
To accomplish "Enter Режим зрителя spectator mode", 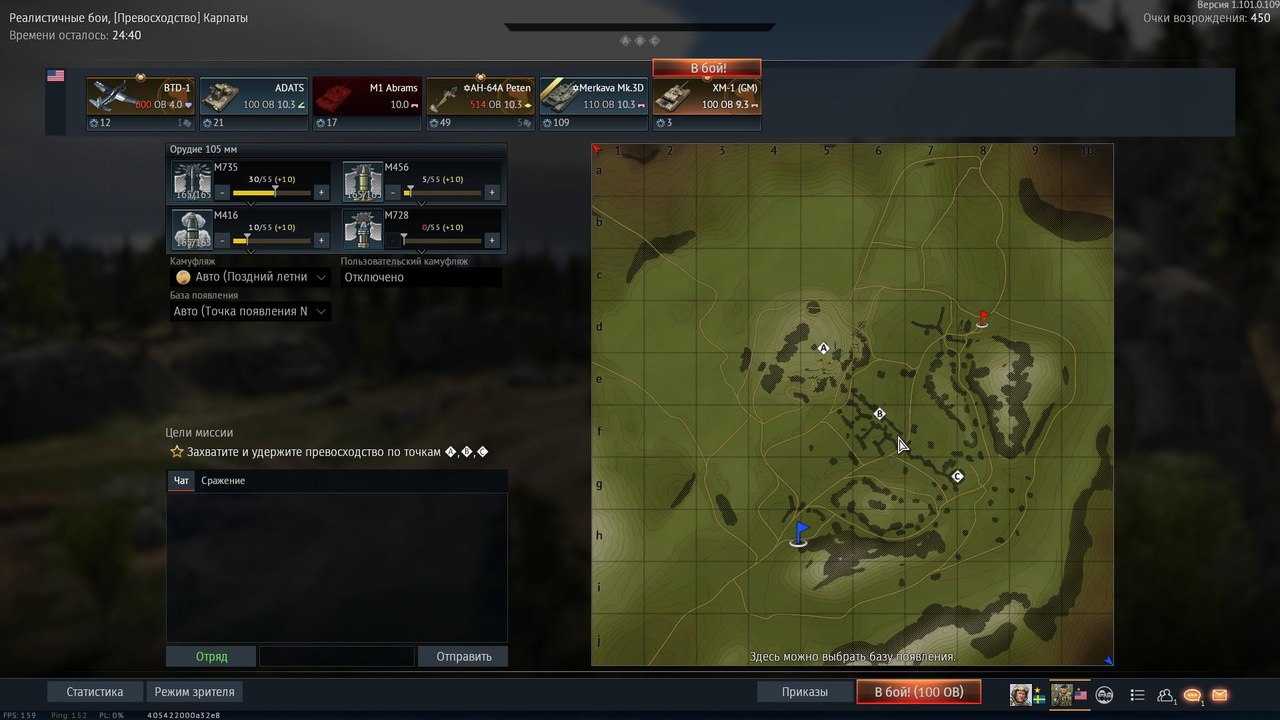I will pos(195,692).
